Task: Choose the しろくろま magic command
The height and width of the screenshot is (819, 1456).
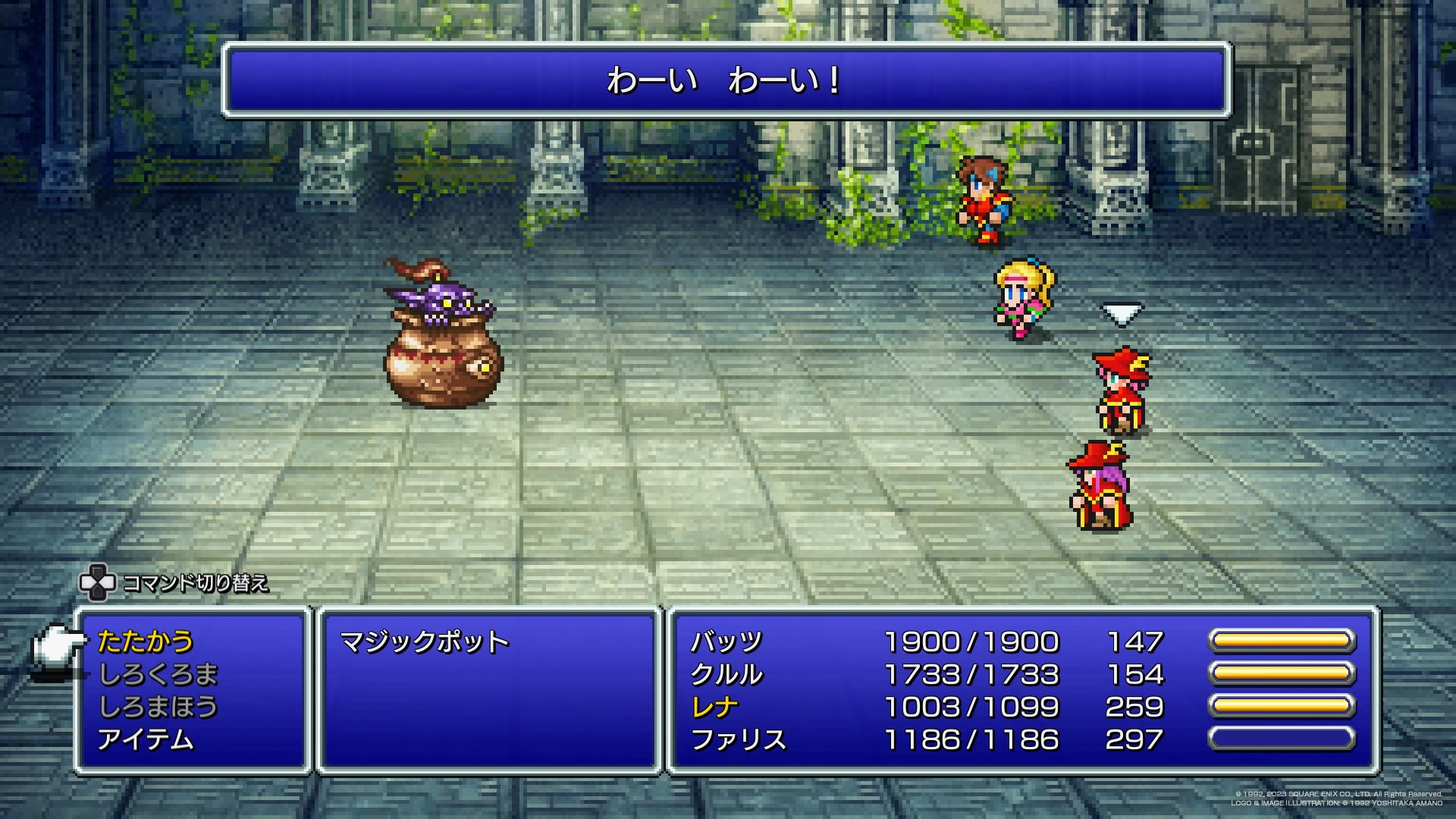Action: pyautogui.click(x=158, y=674)
